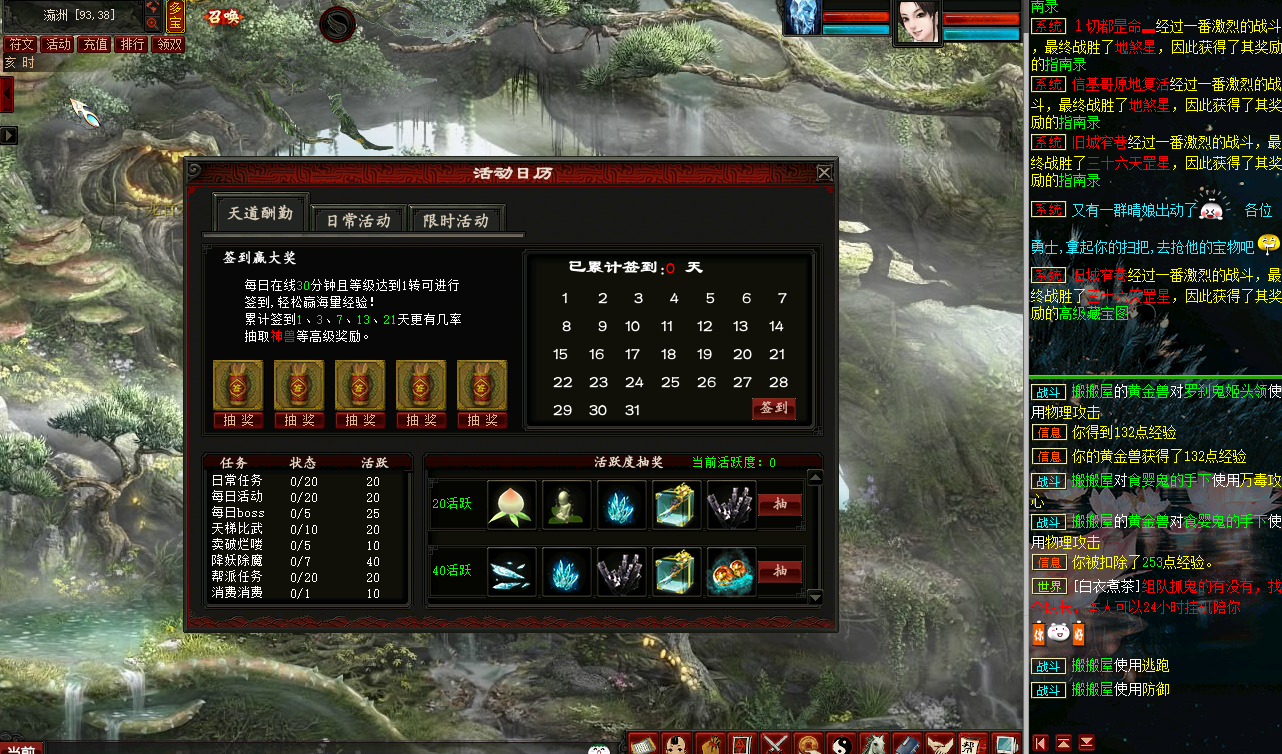Select the 召唤 summon icon at the top
Screen dimensions: 1282x754
point(223,15)
